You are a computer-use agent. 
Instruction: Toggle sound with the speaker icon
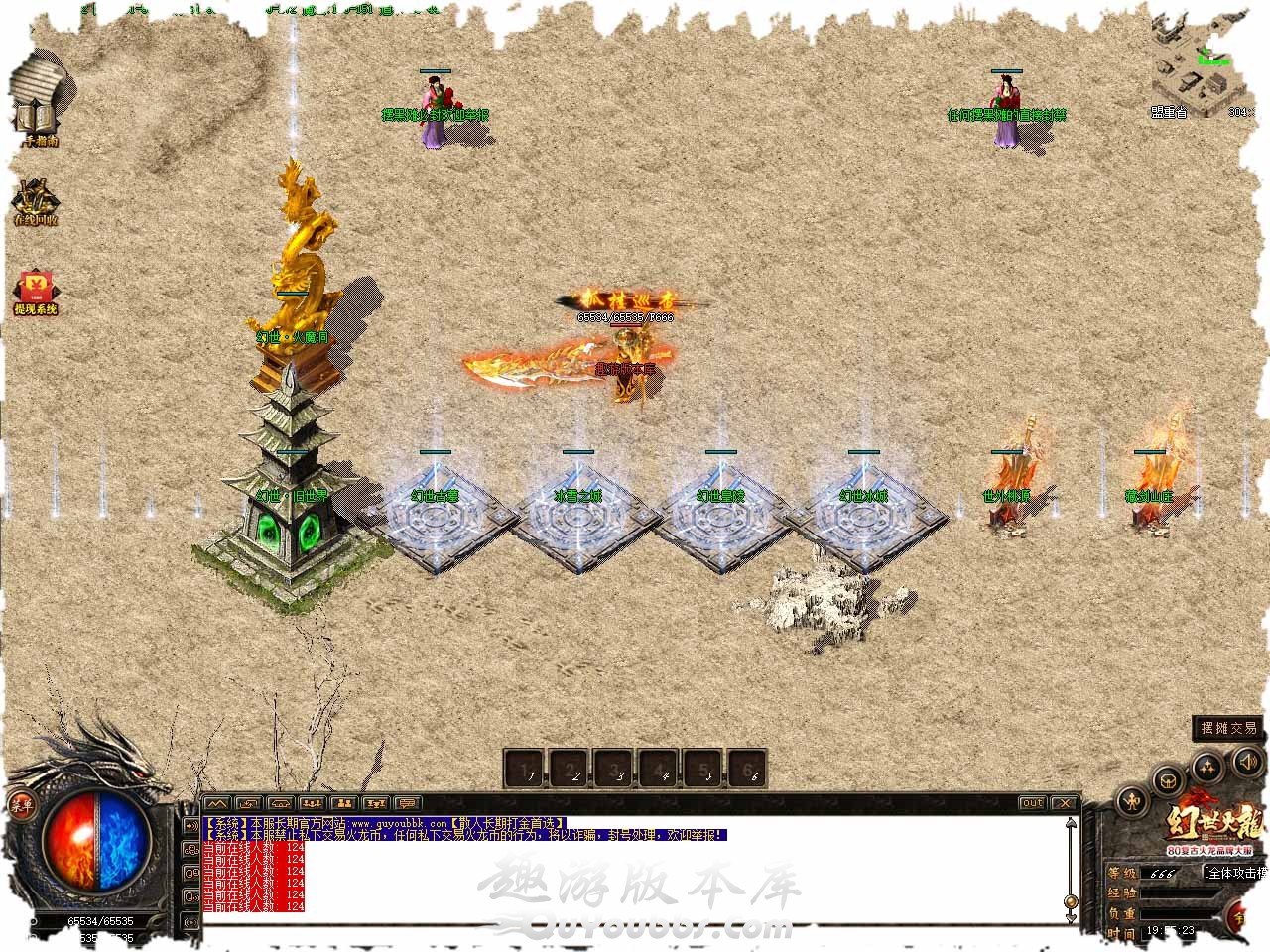click(1246, 761)
